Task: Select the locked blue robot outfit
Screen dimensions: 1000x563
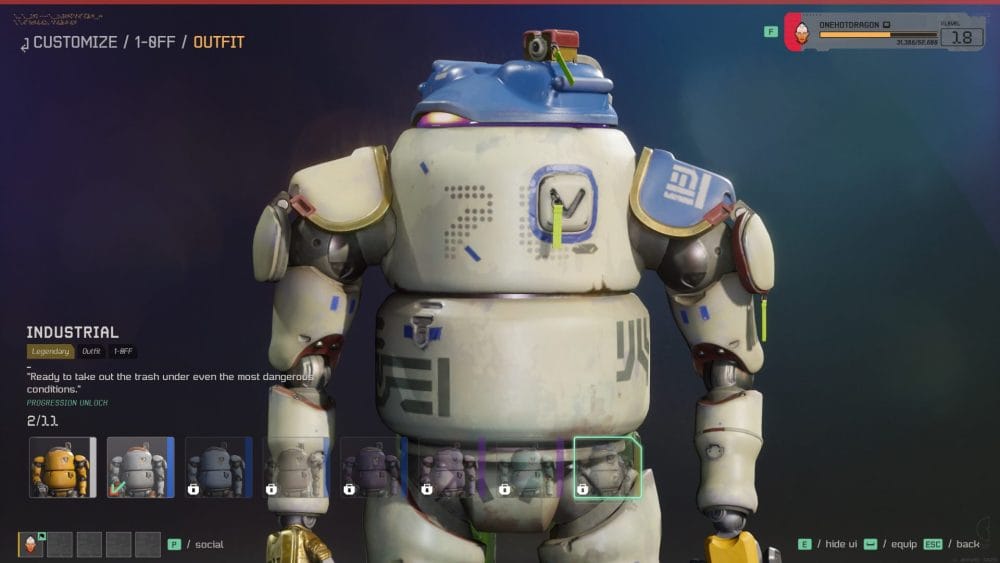Action: pyautogui.click(x=218, y=467)
